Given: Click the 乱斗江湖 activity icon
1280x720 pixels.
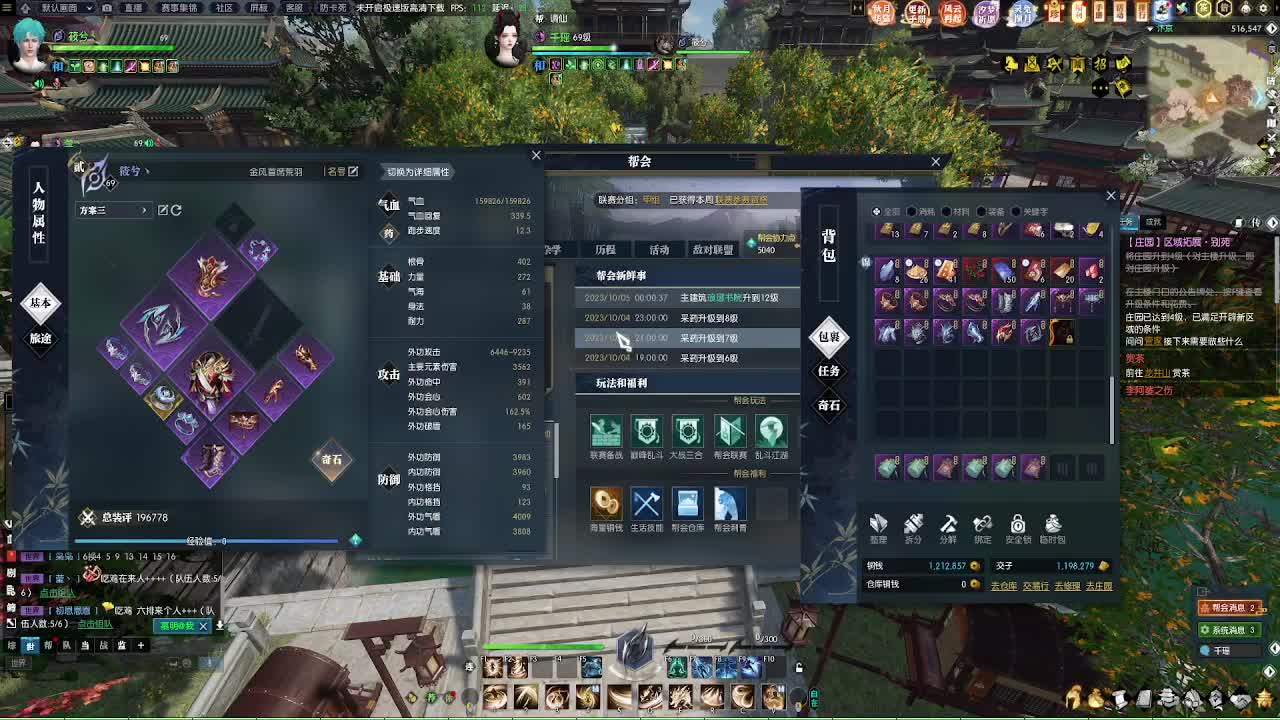Looking at the screenshot, I should click(x=770, y=432).
